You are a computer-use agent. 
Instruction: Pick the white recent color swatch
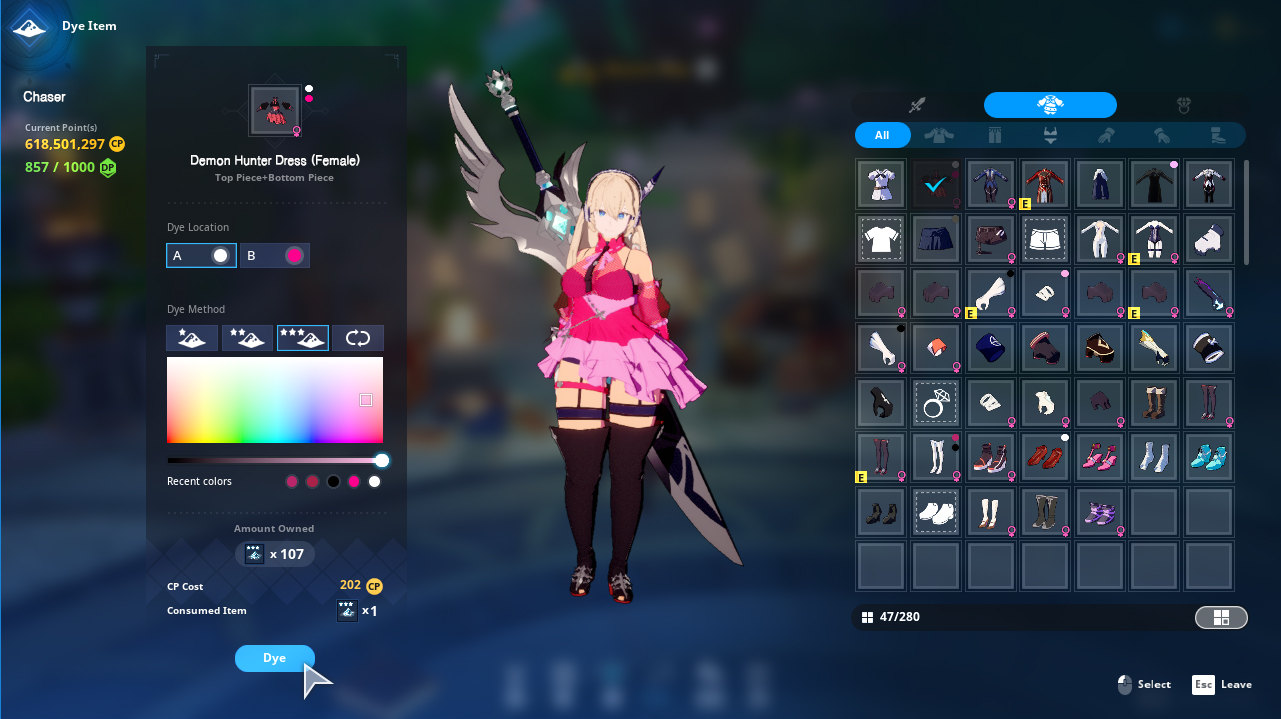[x=374, y=482]
